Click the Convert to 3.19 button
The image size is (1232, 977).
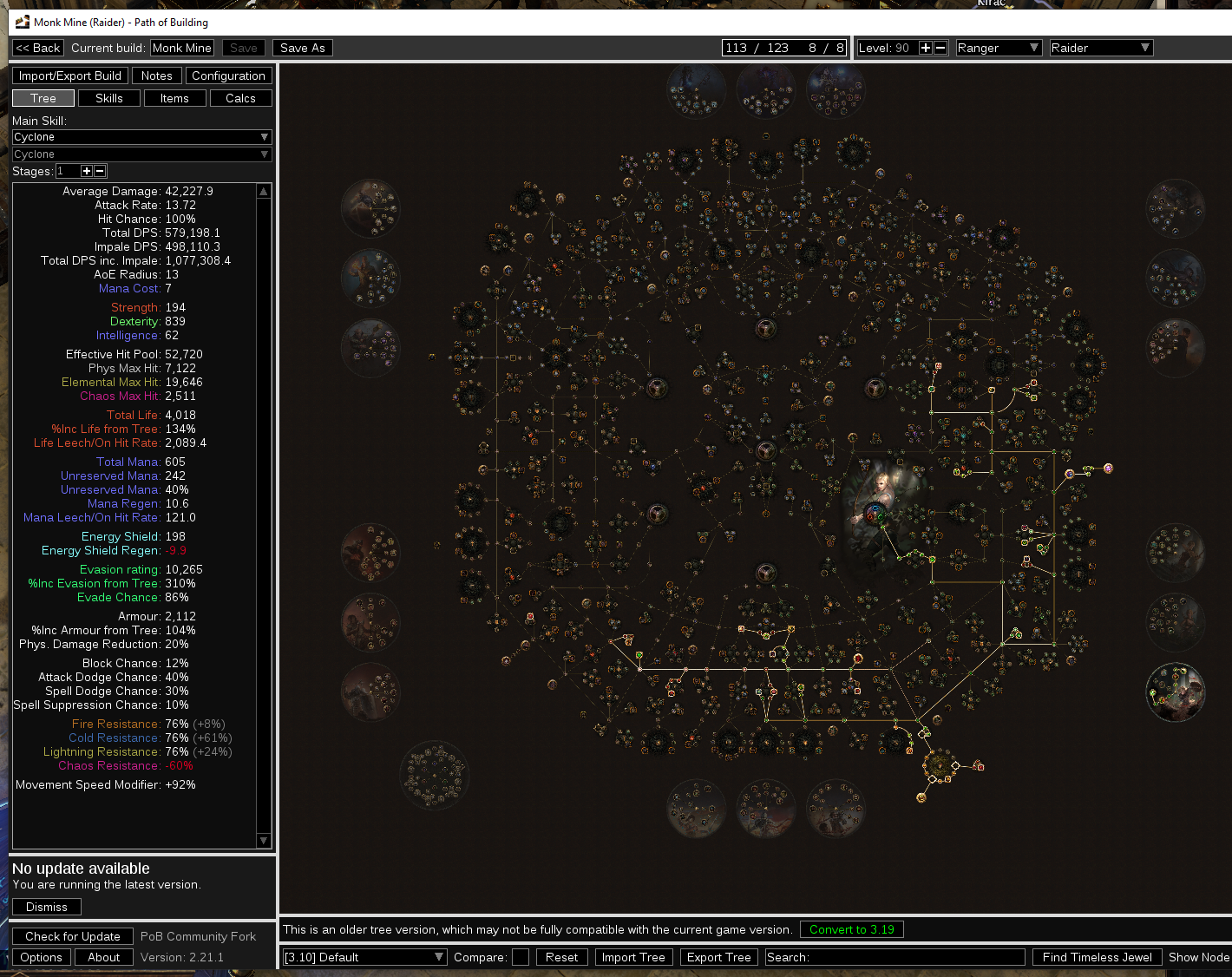point(851,928)
